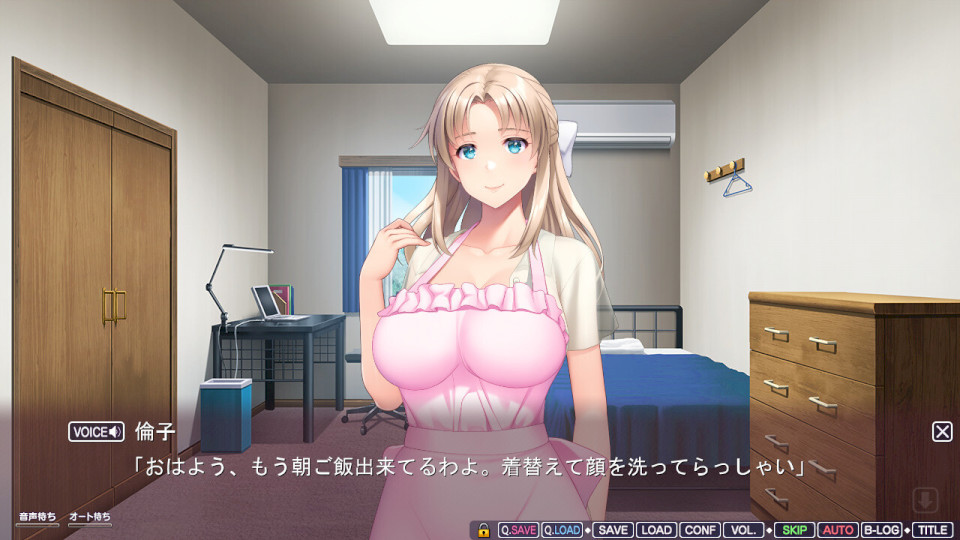This screenshot has width=960, height=540.
Task: Return to the TITLE screen
Action: coord(932,530)
